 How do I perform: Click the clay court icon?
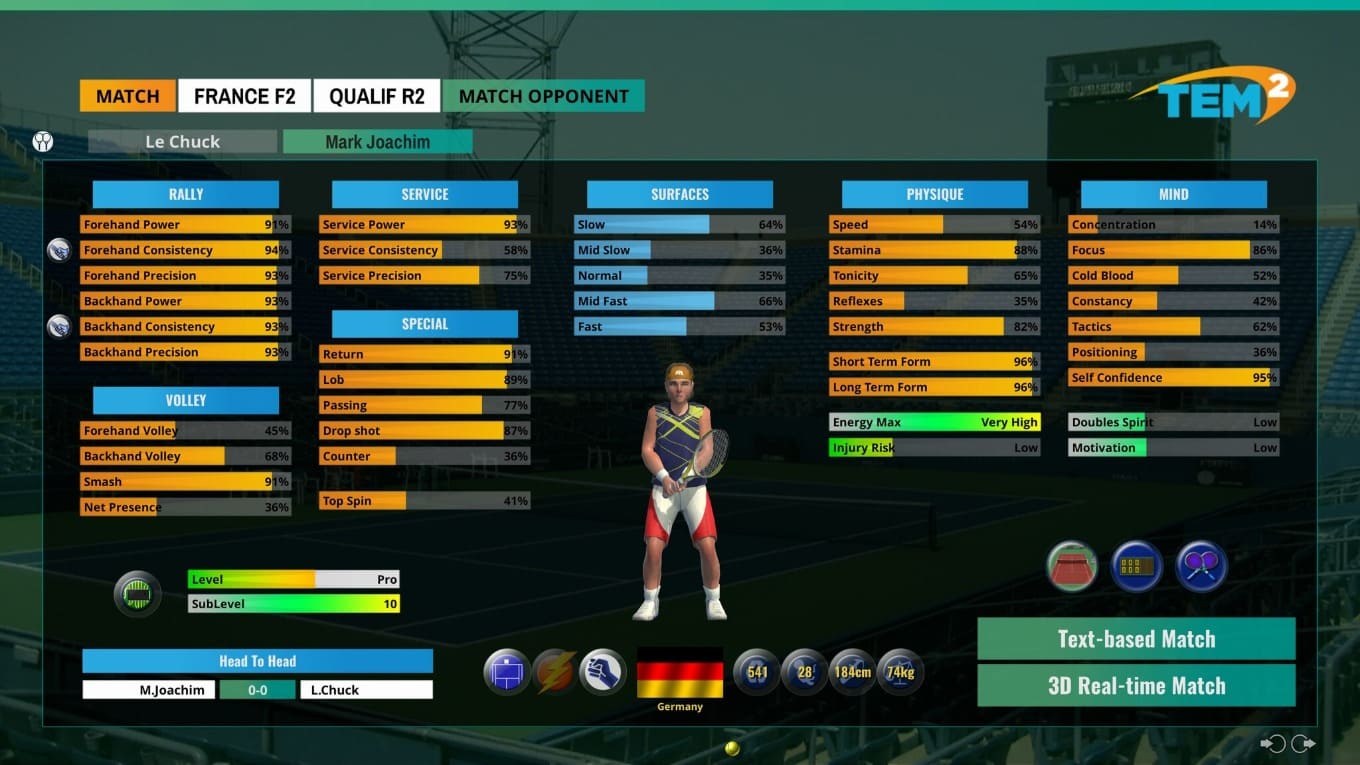[x=1072, y=567]
